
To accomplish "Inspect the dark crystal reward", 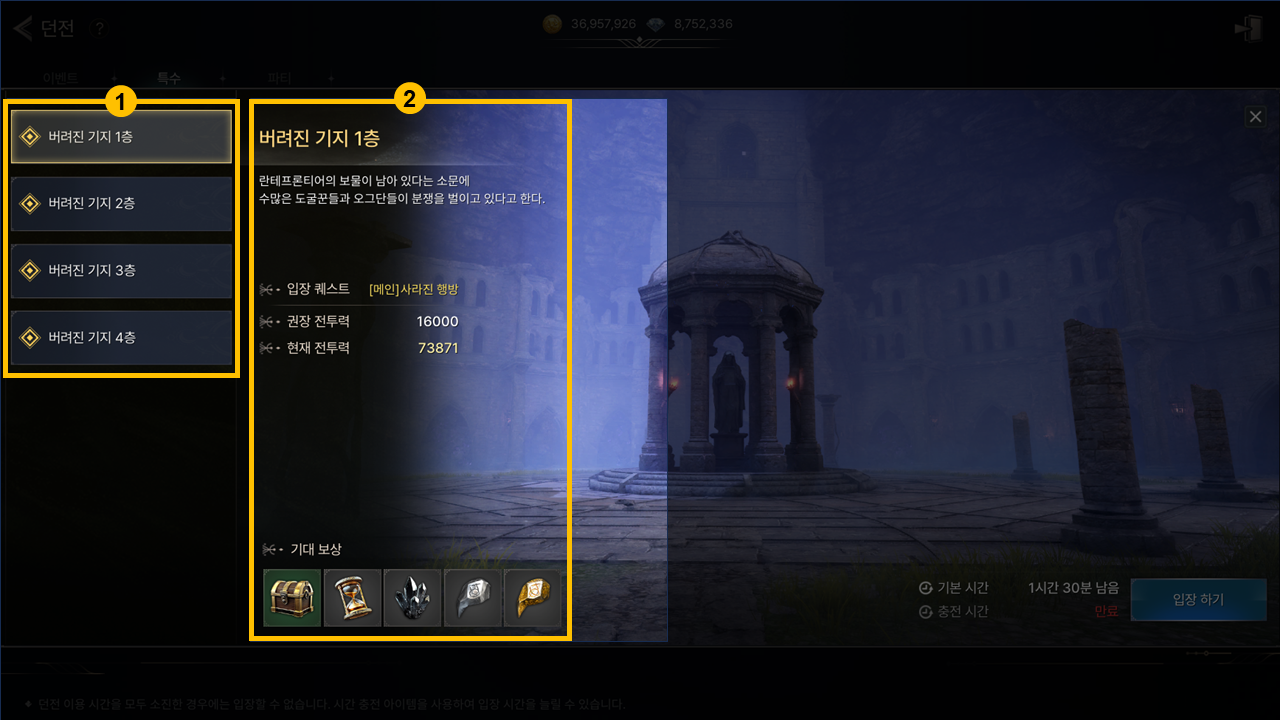I will 412,598.
